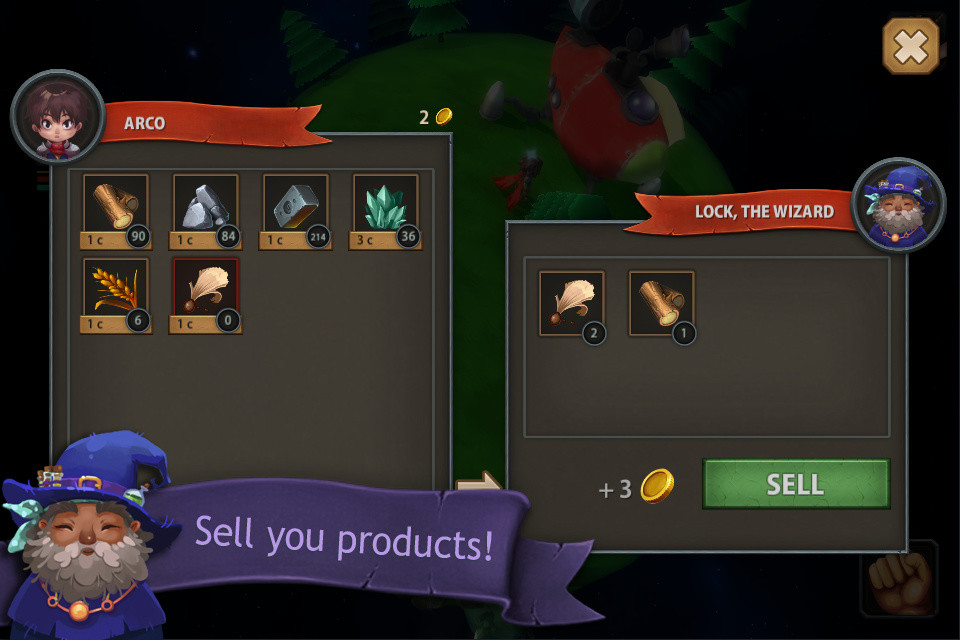Remove the plume item from the wizard's sell panel

tap(572, 303)
